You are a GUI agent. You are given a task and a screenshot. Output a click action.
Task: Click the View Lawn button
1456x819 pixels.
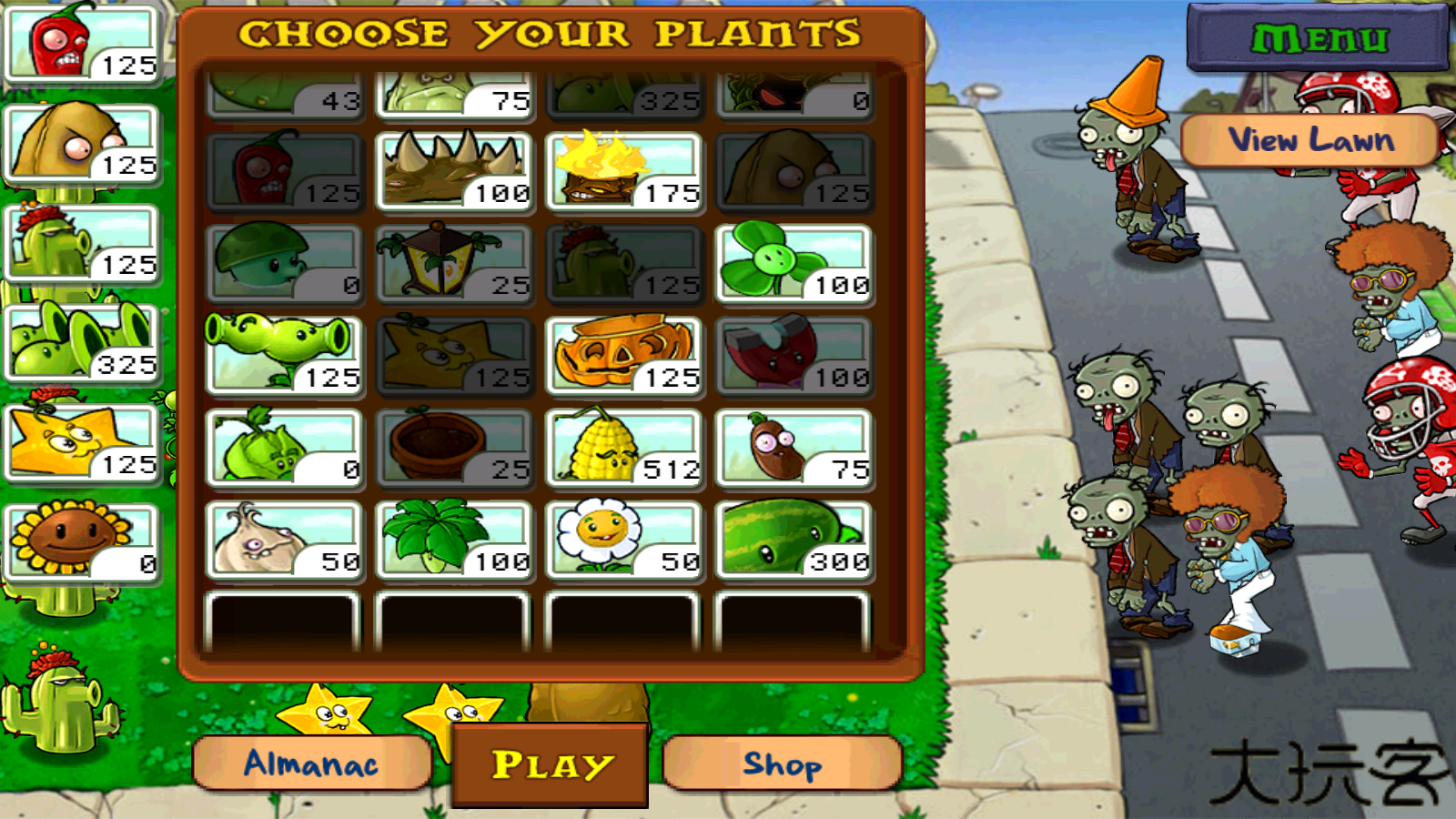coord(1310,140)
